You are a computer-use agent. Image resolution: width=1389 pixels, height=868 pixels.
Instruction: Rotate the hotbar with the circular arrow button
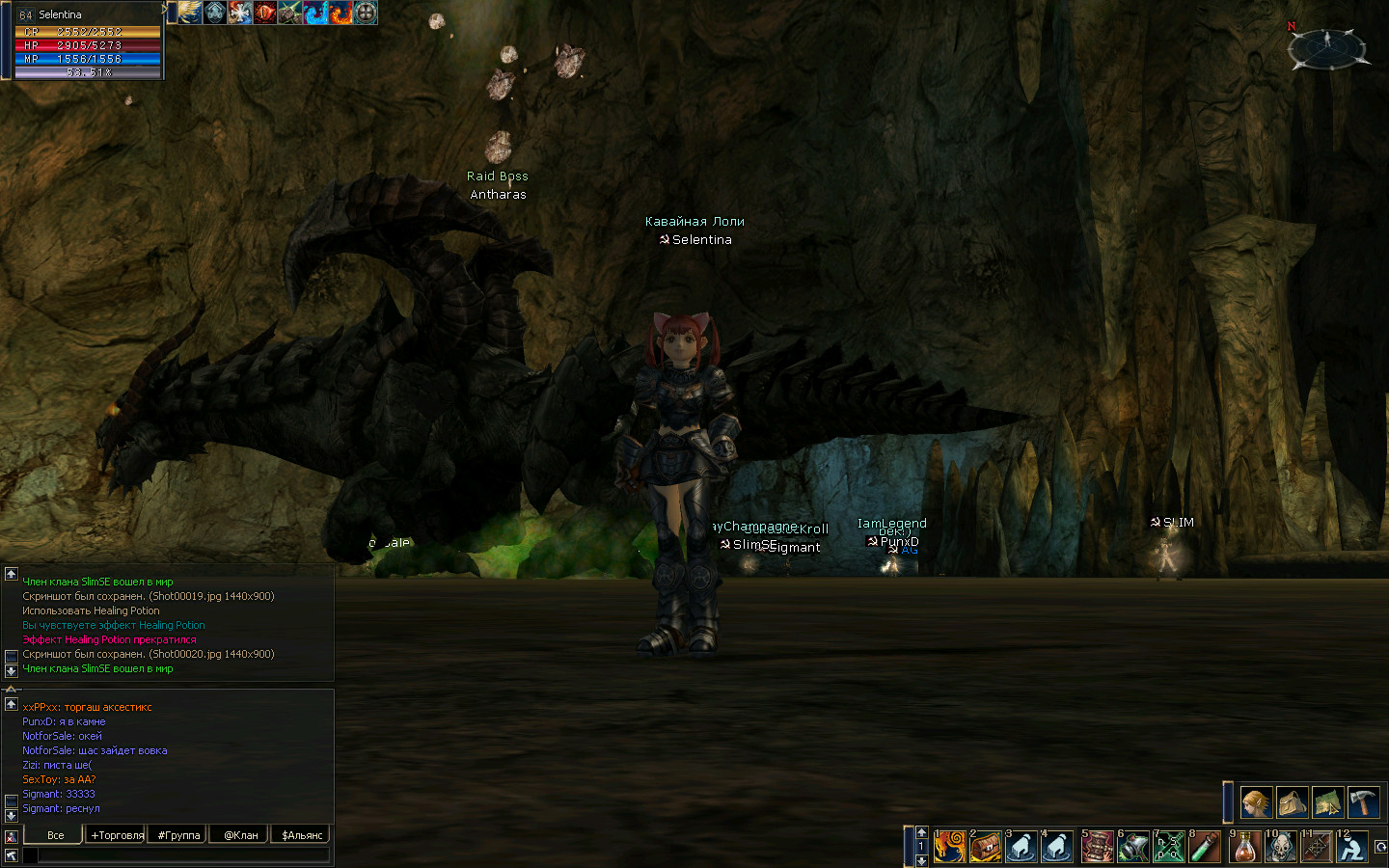(1380, 847)
